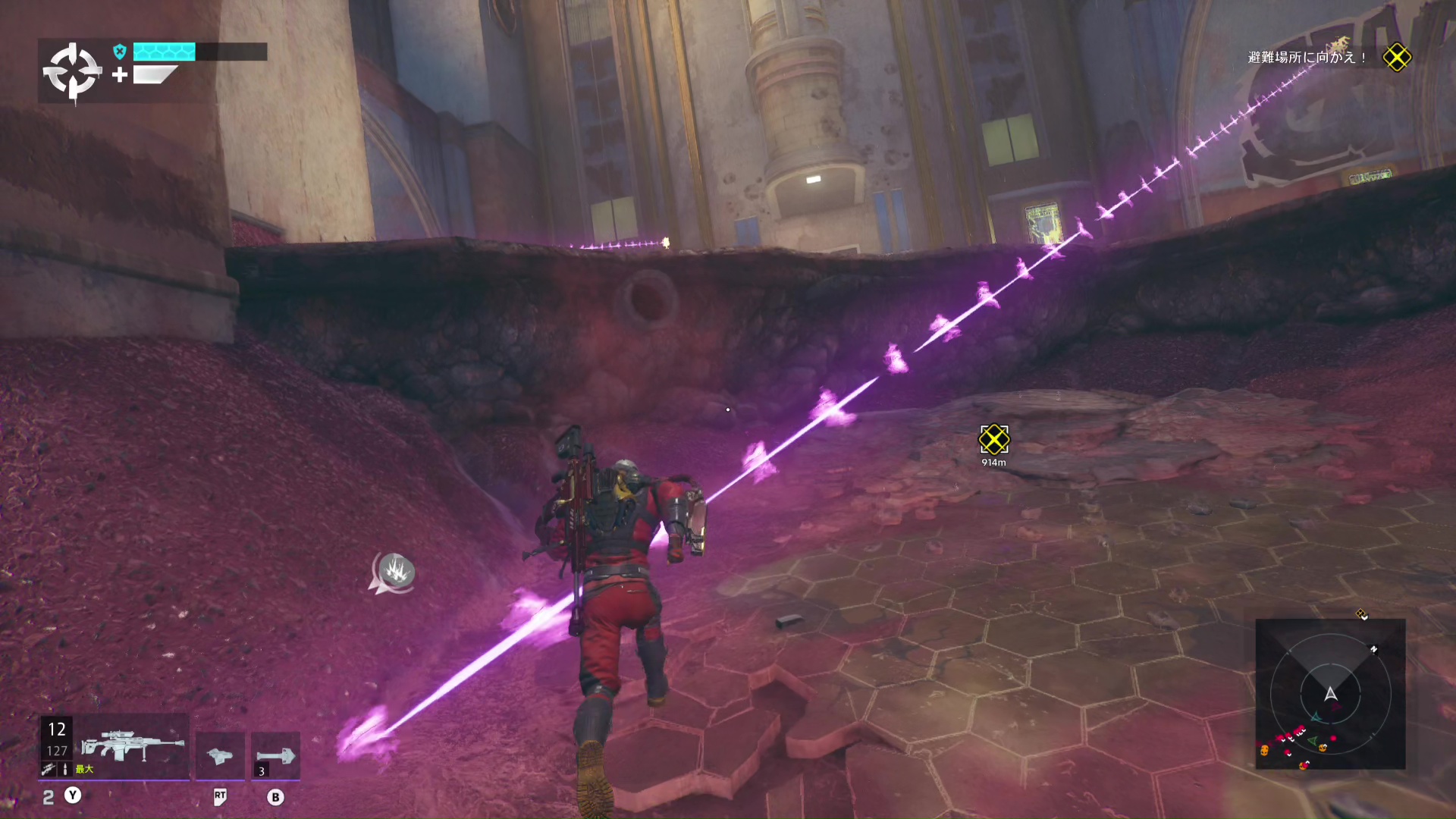Image resolution: width=1456 pixels, height=819 pixels.
Task: Select the sniper rifle weapon slot
Action: pos(132,746)
